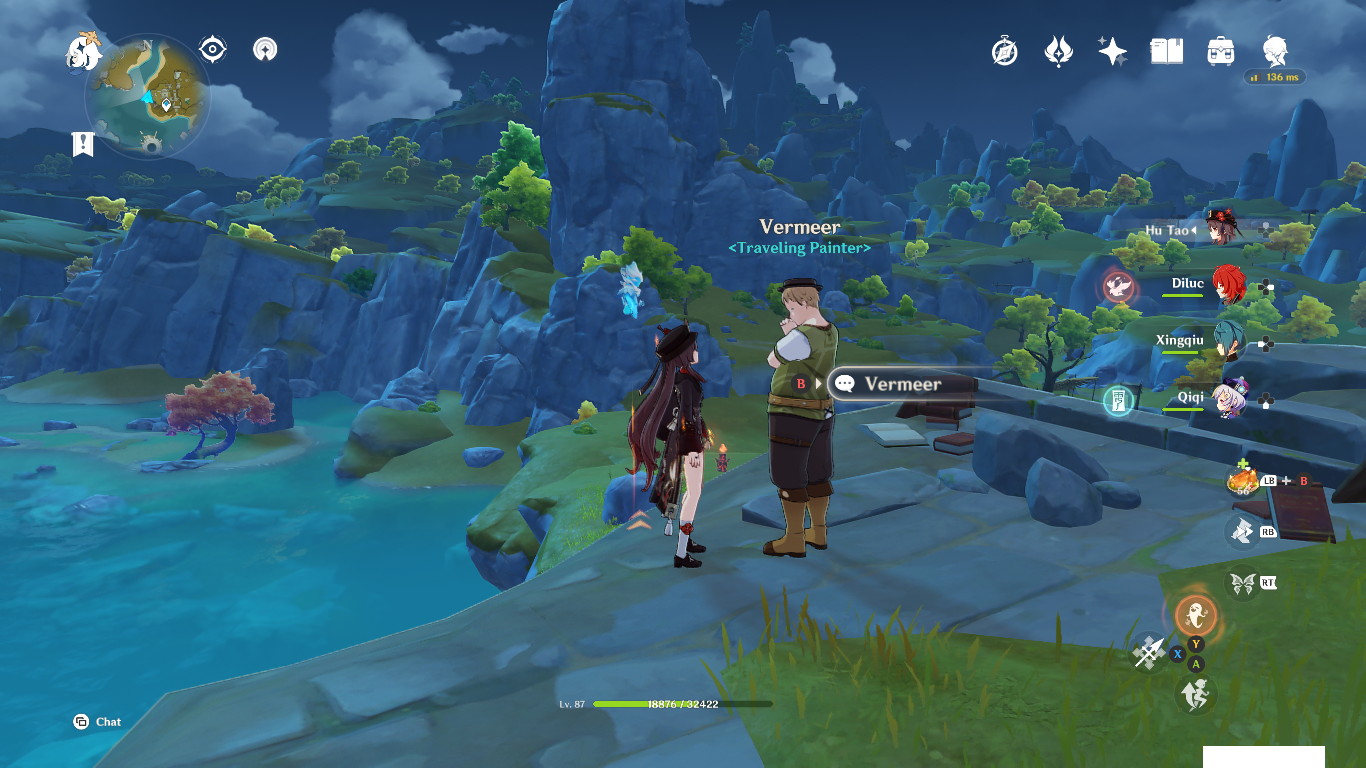Open the inventory backpack icon

[1220, 51]
